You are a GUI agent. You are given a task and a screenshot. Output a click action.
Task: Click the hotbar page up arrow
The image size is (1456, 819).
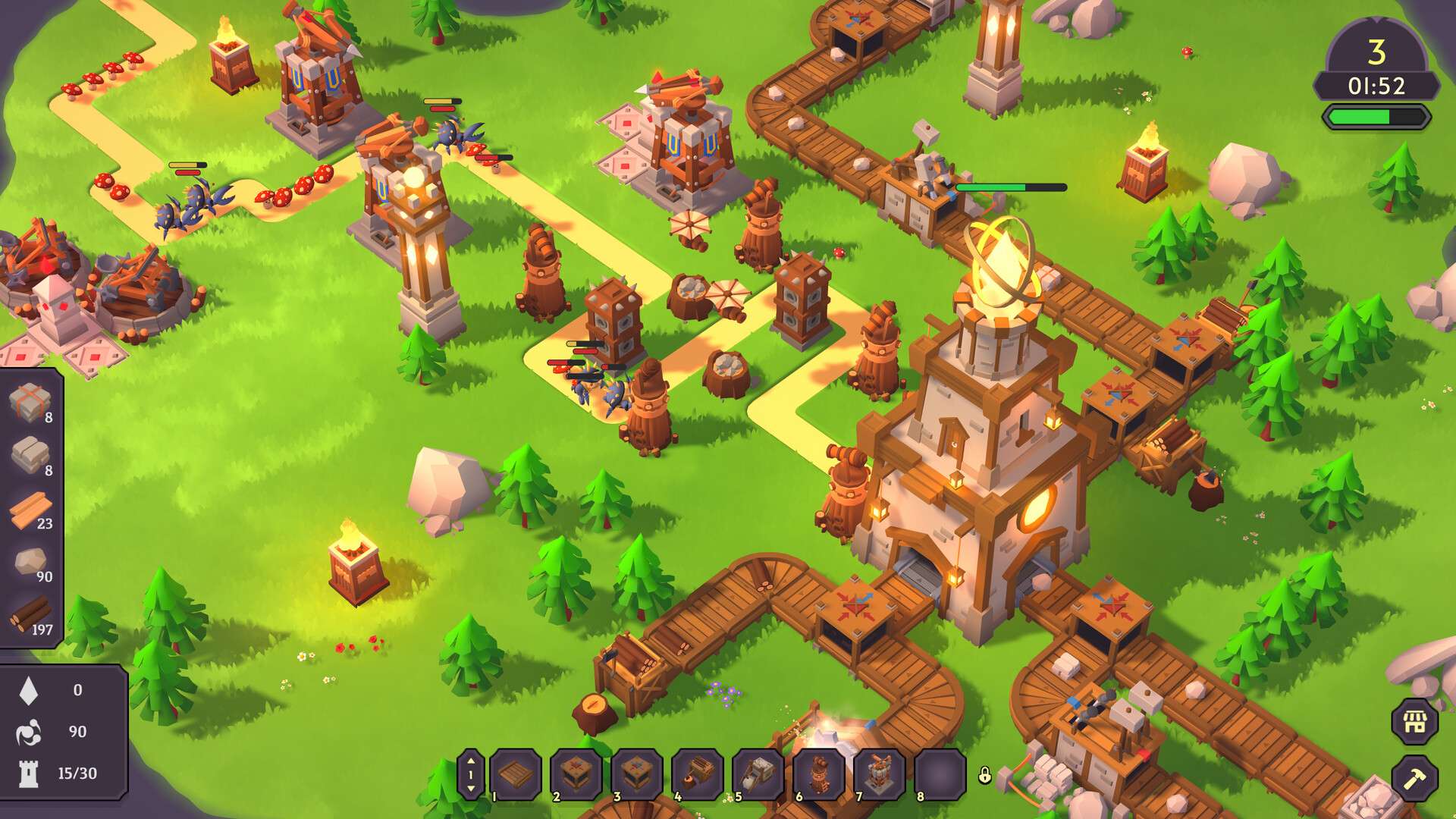pos(471,761)
